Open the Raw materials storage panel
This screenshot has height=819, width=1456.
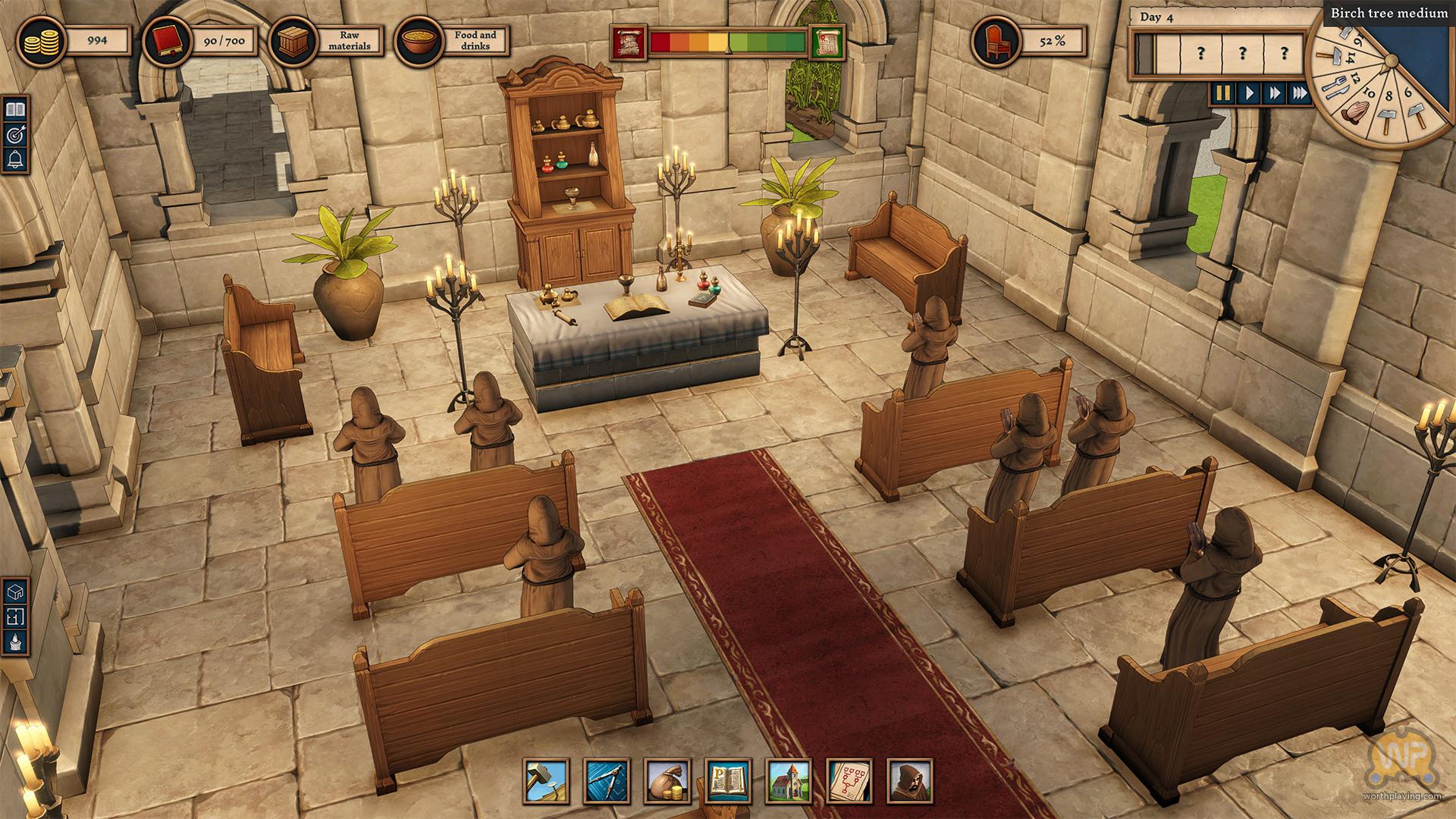(x=328, y=41)
